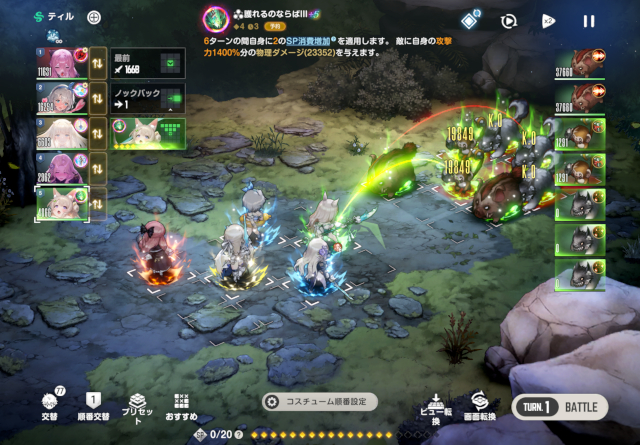Select the 最前 target skill panel
Screen dimensions: 640x445
pyautogui.click(x=146, y=64)
